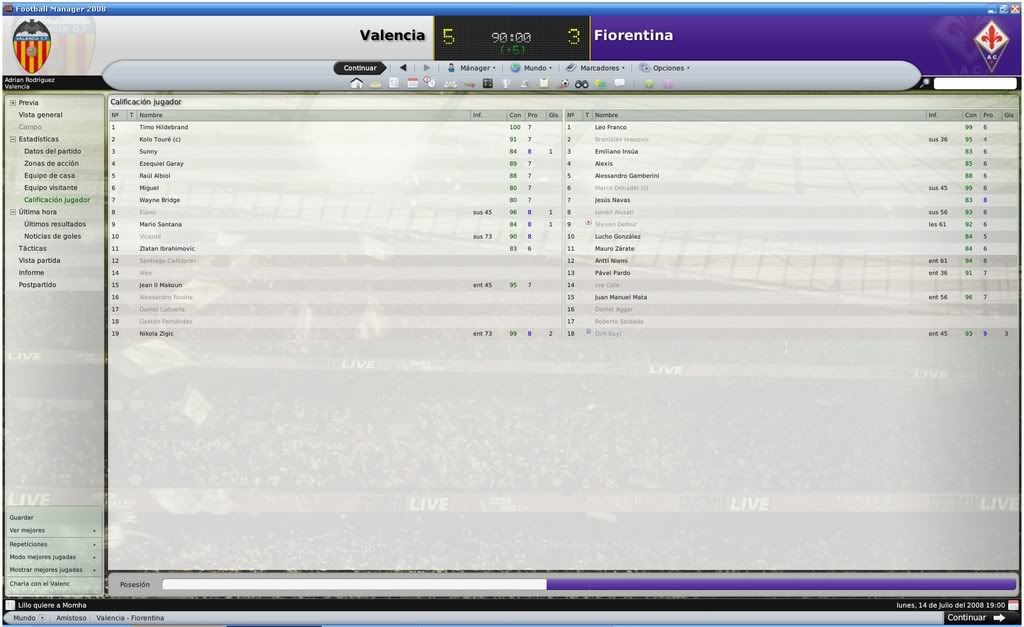This screenshot has width=1024, height=627.
Task: Open the Opciones dropdown menu
Action: coord(668,68)
